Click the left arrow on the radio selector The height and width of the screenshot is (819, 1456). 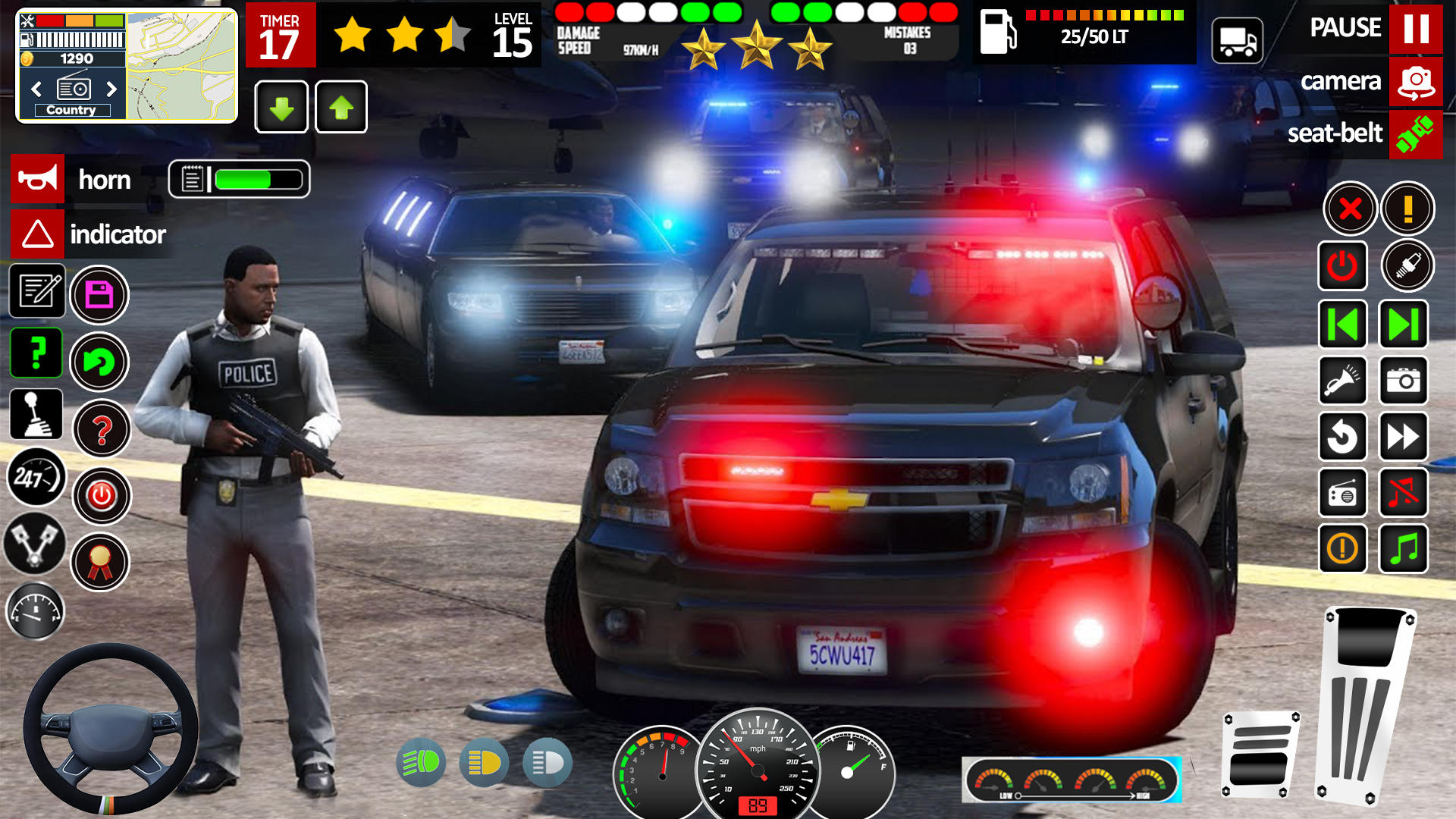(36, 89)
